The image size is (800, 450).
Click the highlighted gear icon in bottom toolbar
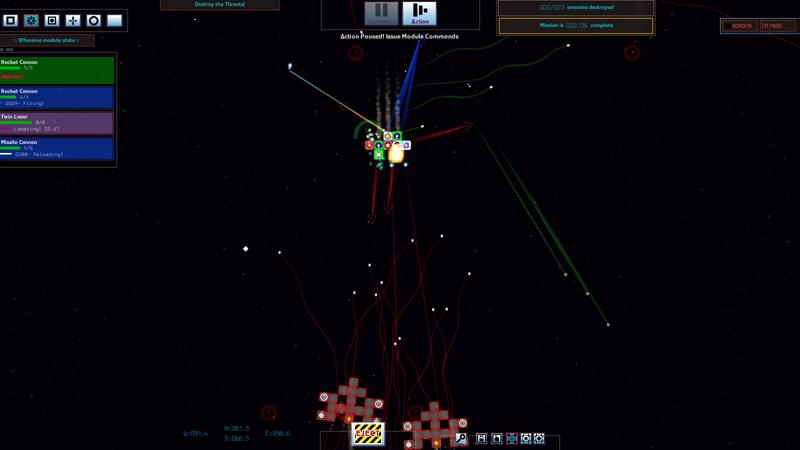[512, 438]
